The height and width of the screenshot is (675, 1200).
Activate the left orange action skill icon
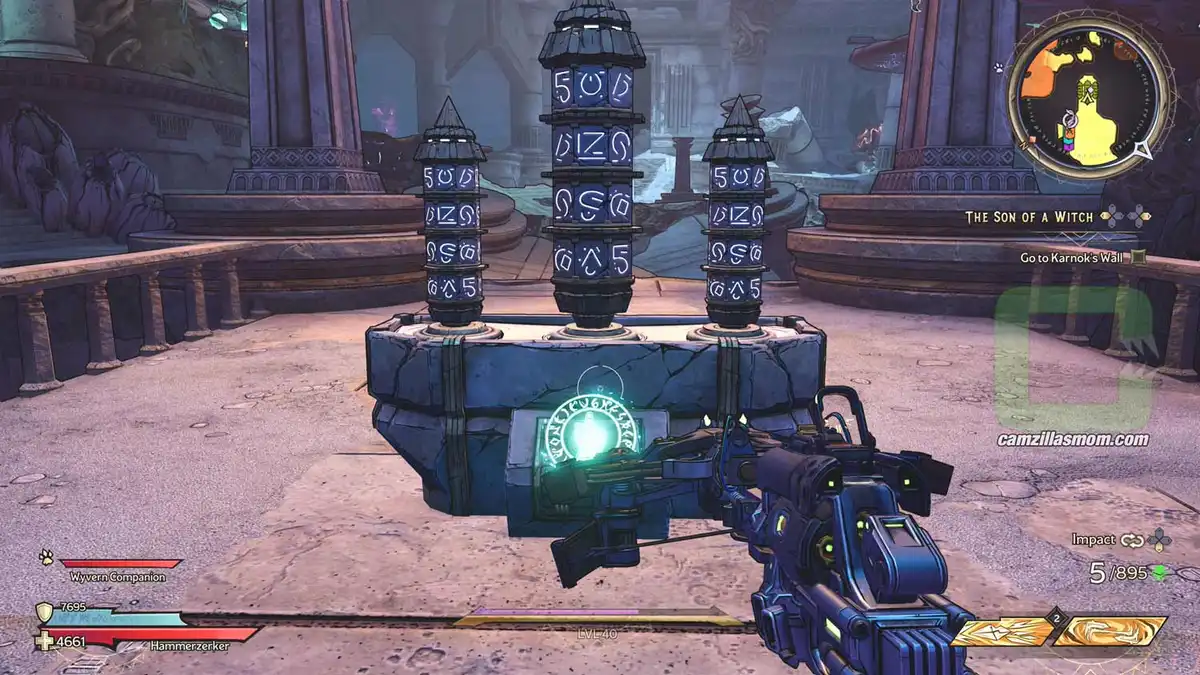[1002, 631]
